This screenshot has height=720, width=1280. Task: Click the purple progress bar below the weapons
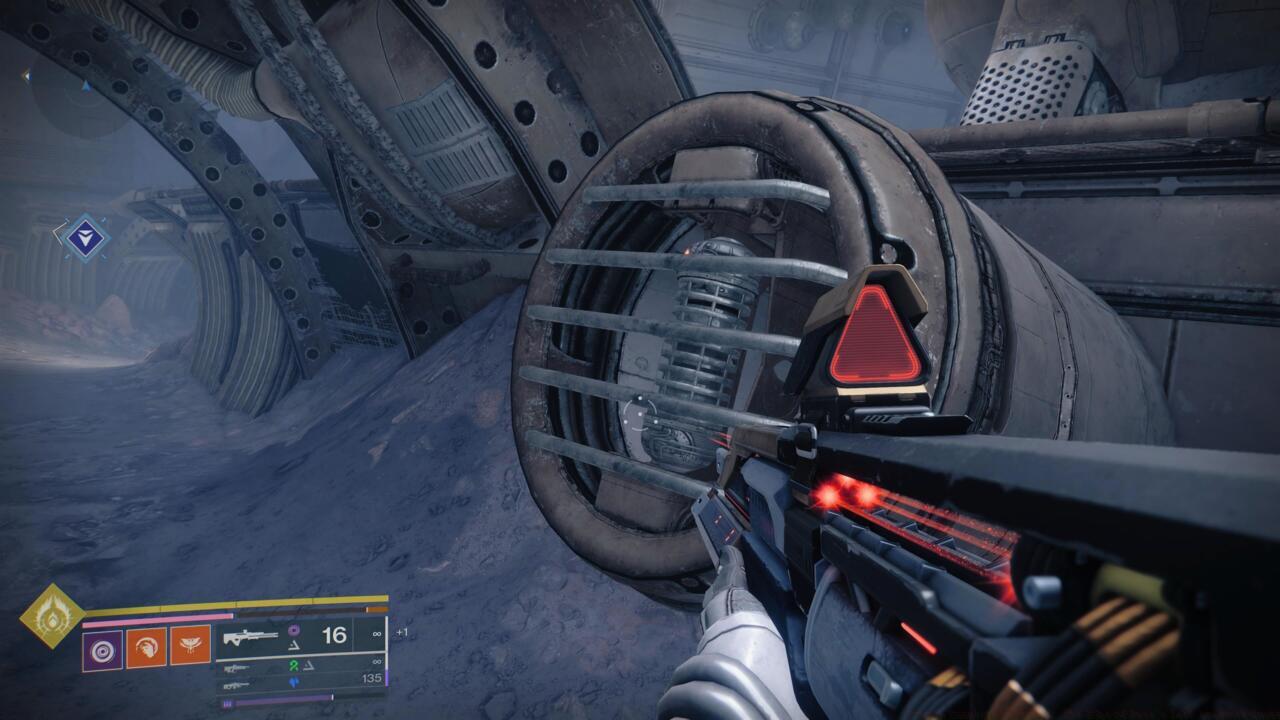(279, 698)
